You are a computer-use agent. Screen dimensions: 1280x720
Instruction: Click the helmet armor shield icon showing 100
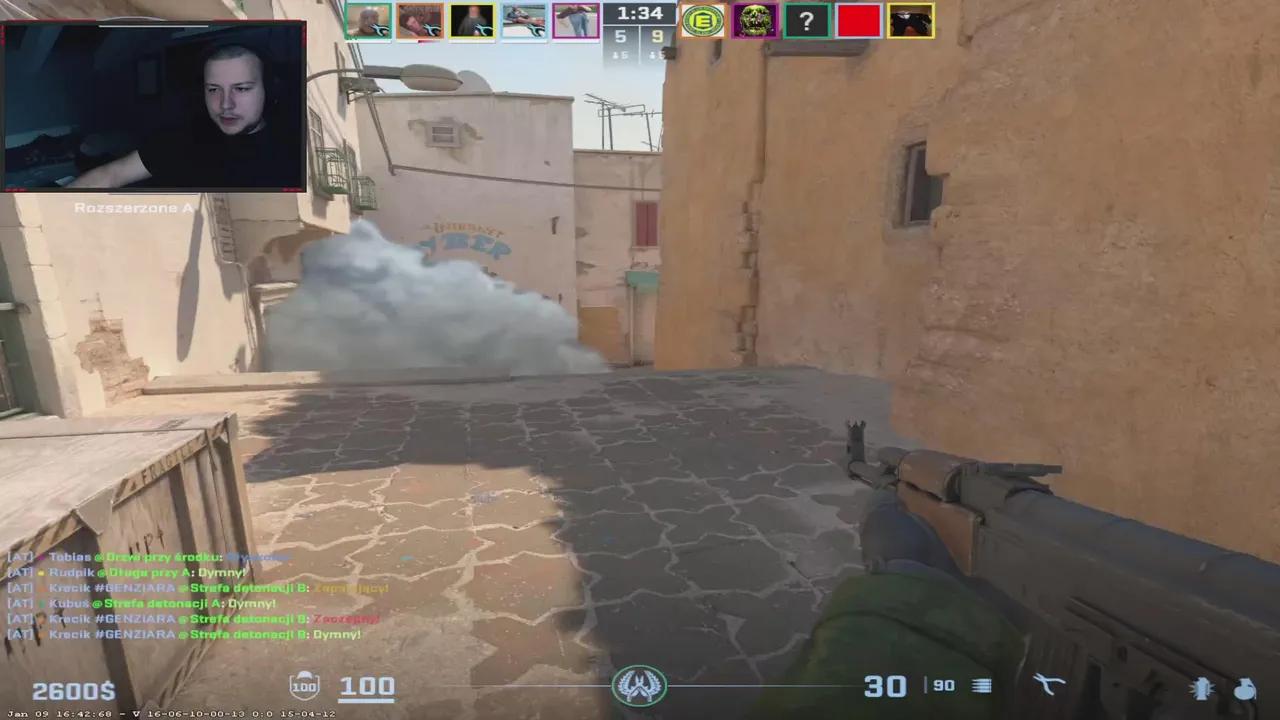[304, 685]
